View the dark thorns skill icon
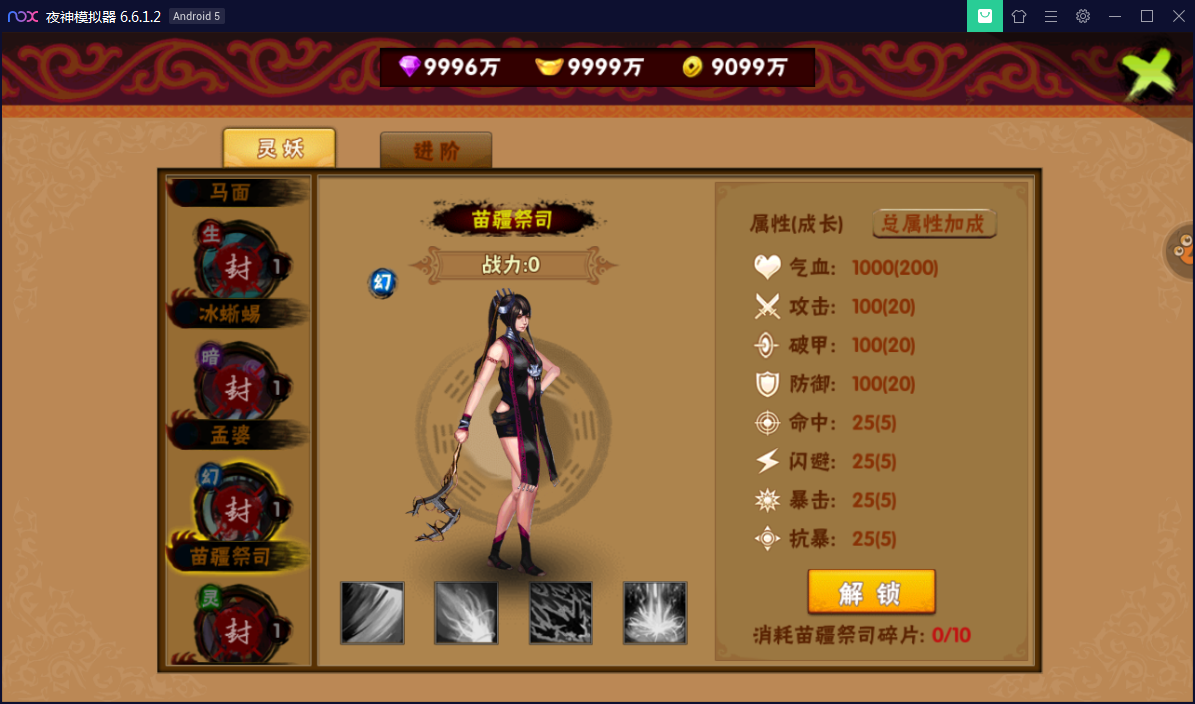This screenshot has height=704, width=1195. (x=560, y=613)
